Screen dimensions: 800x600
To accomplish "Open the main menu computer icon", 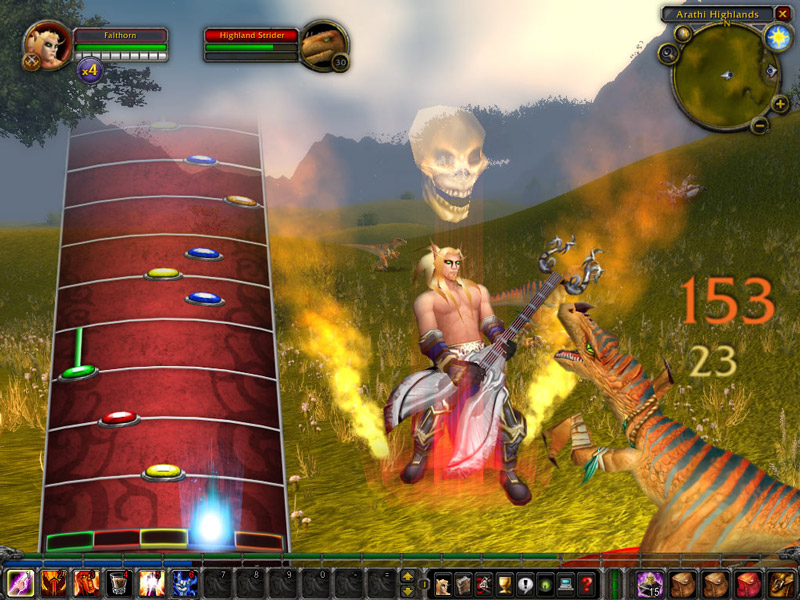I will coord(565,584).
